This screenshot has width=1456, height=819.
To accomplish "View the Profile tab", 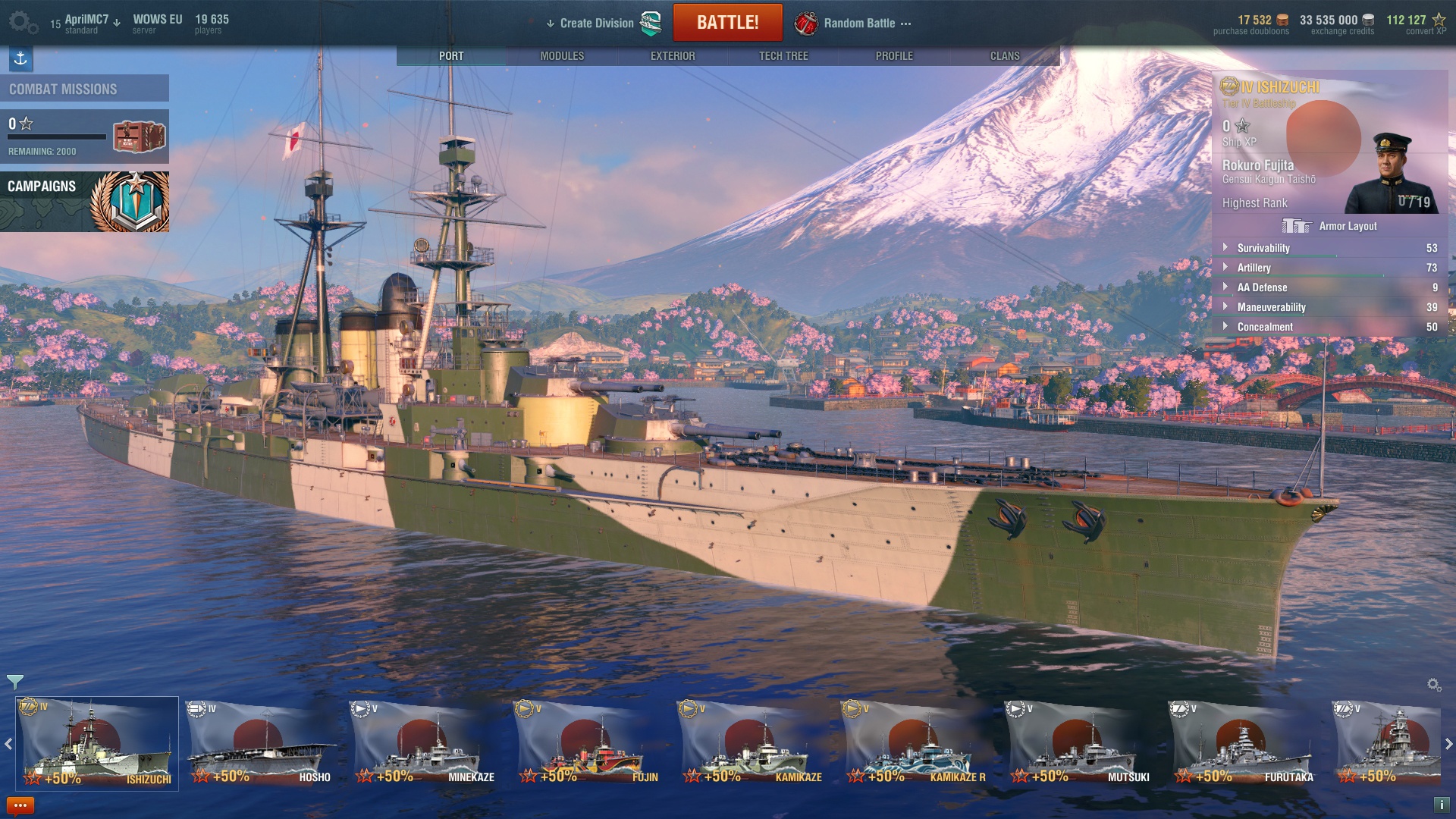I will coord(894,56).
